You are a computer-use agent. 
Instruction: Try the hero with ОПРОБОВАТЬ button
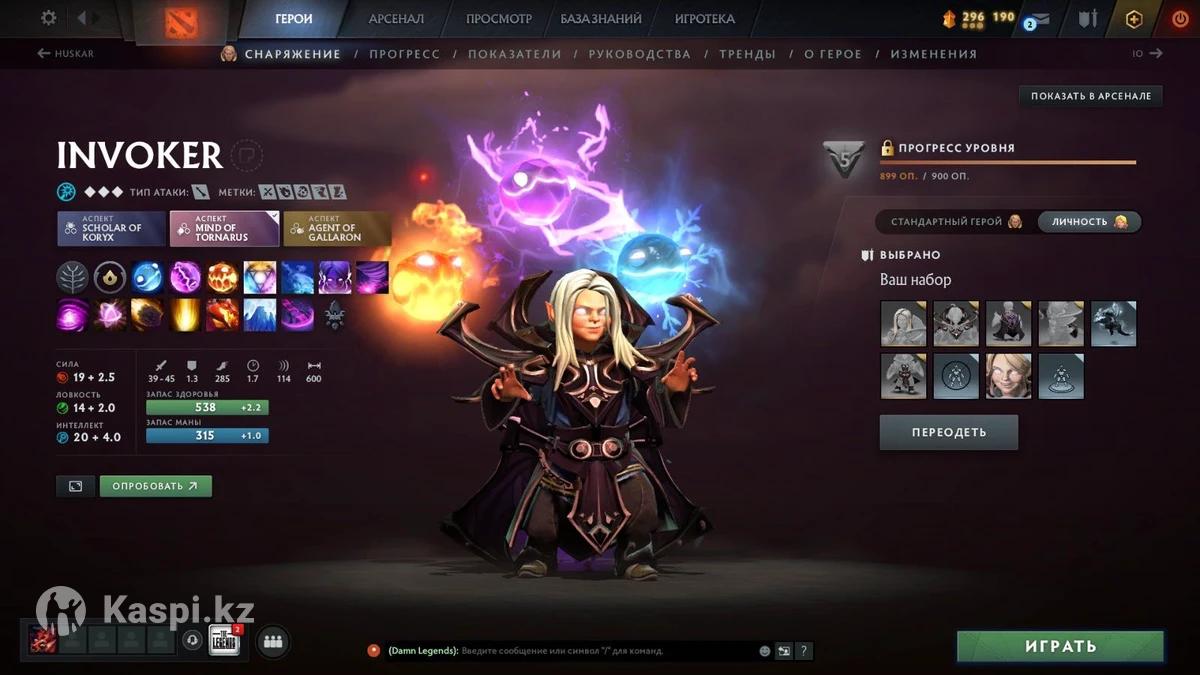tap(155, 486)
